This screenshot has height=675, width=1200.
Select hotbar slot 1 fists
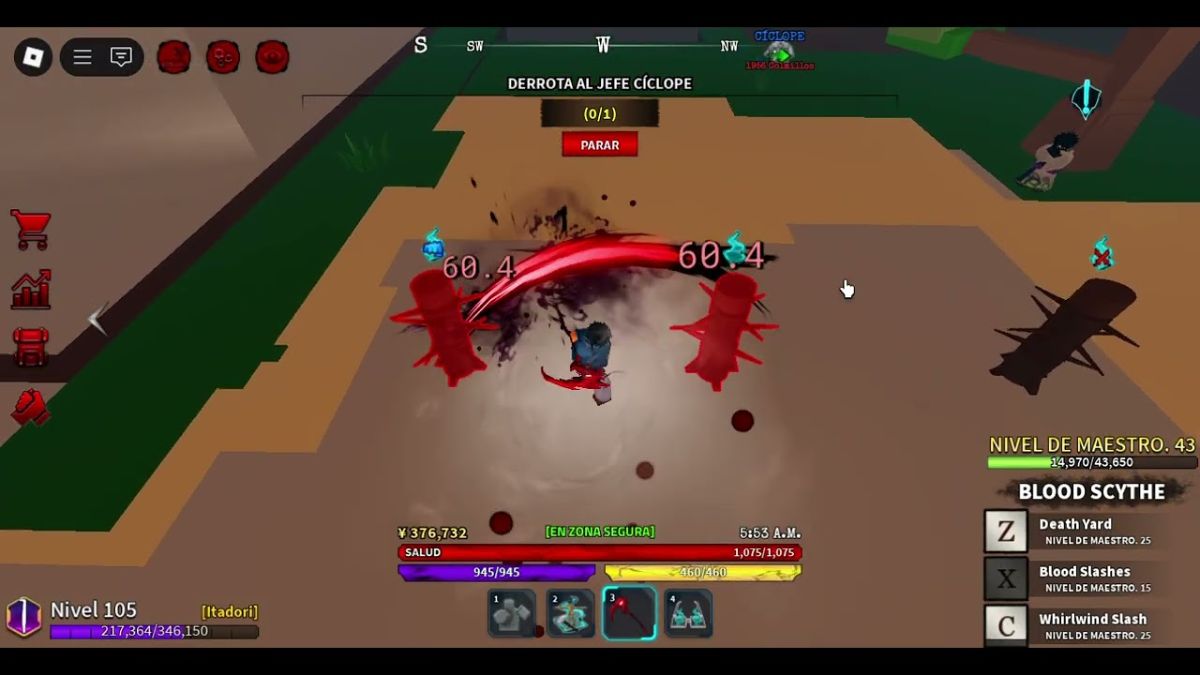511,613
